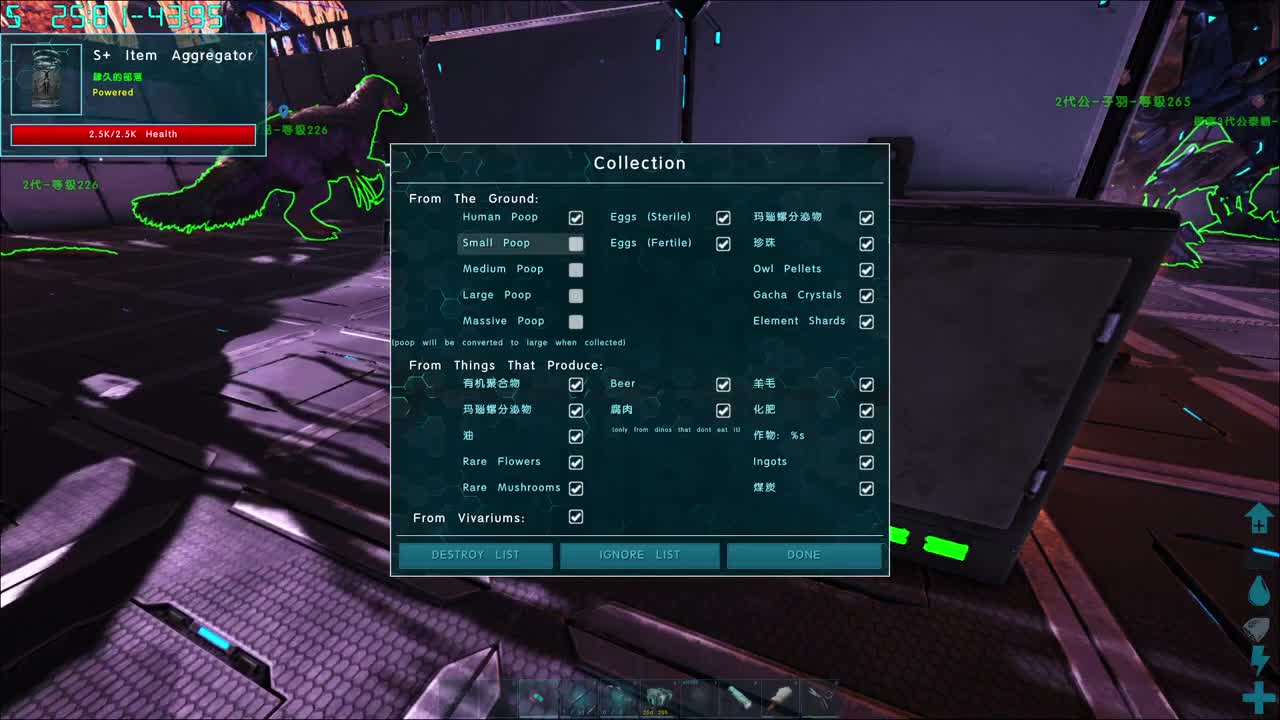The width and height of the screenshot is (1280, 720).
Task: Disable Rare Flowers collection
Action: (576, 463)
